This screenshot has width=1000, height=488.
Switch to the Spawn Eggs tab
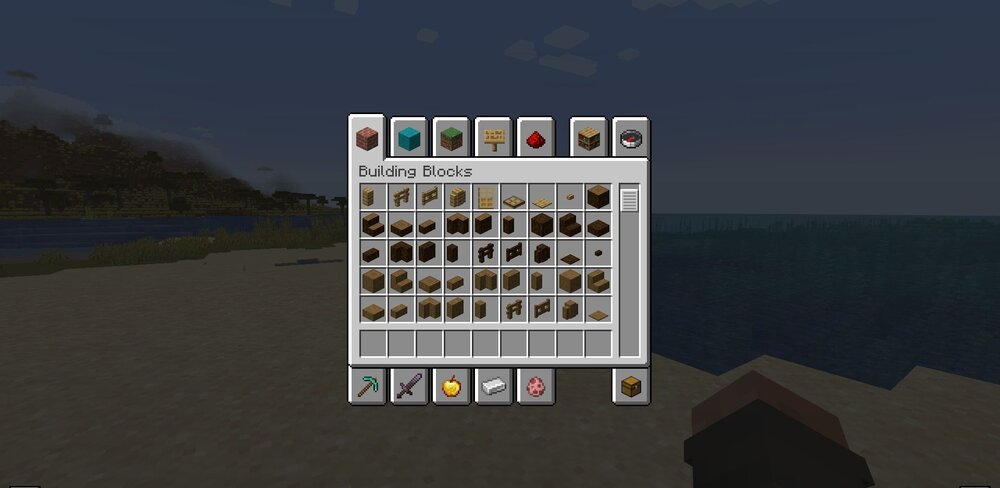click(535, 386)
